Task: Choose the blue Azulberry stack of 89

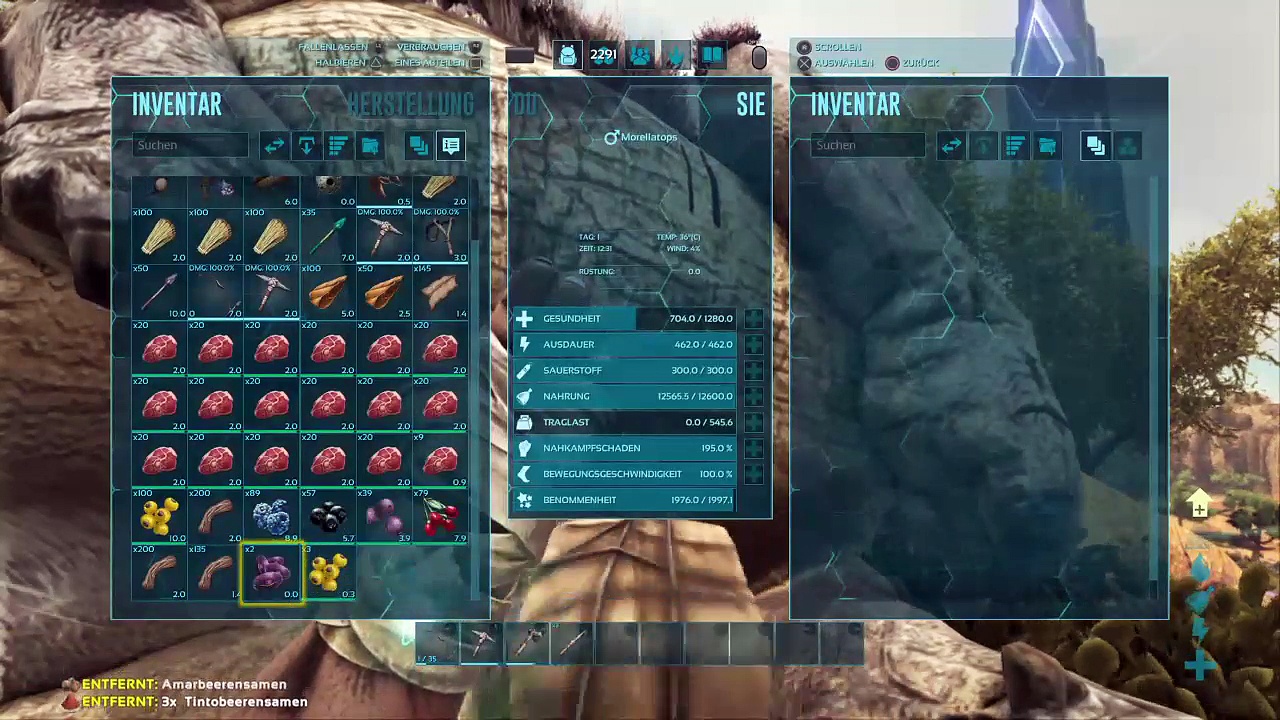Action: [272, 516]
